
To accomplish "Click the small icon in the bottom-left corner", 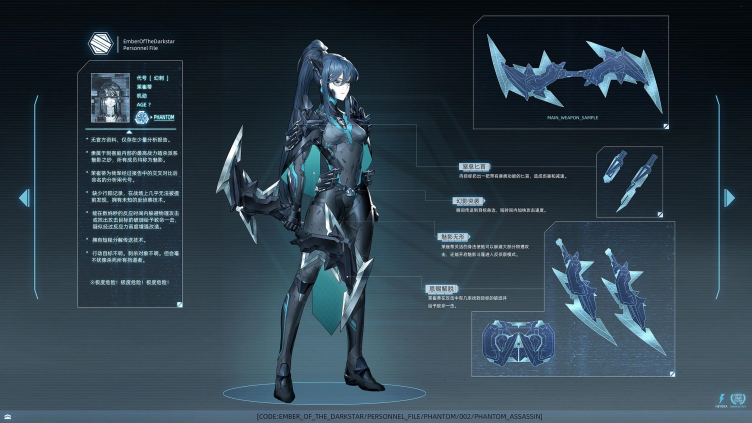I will click(x=8, y=415).
